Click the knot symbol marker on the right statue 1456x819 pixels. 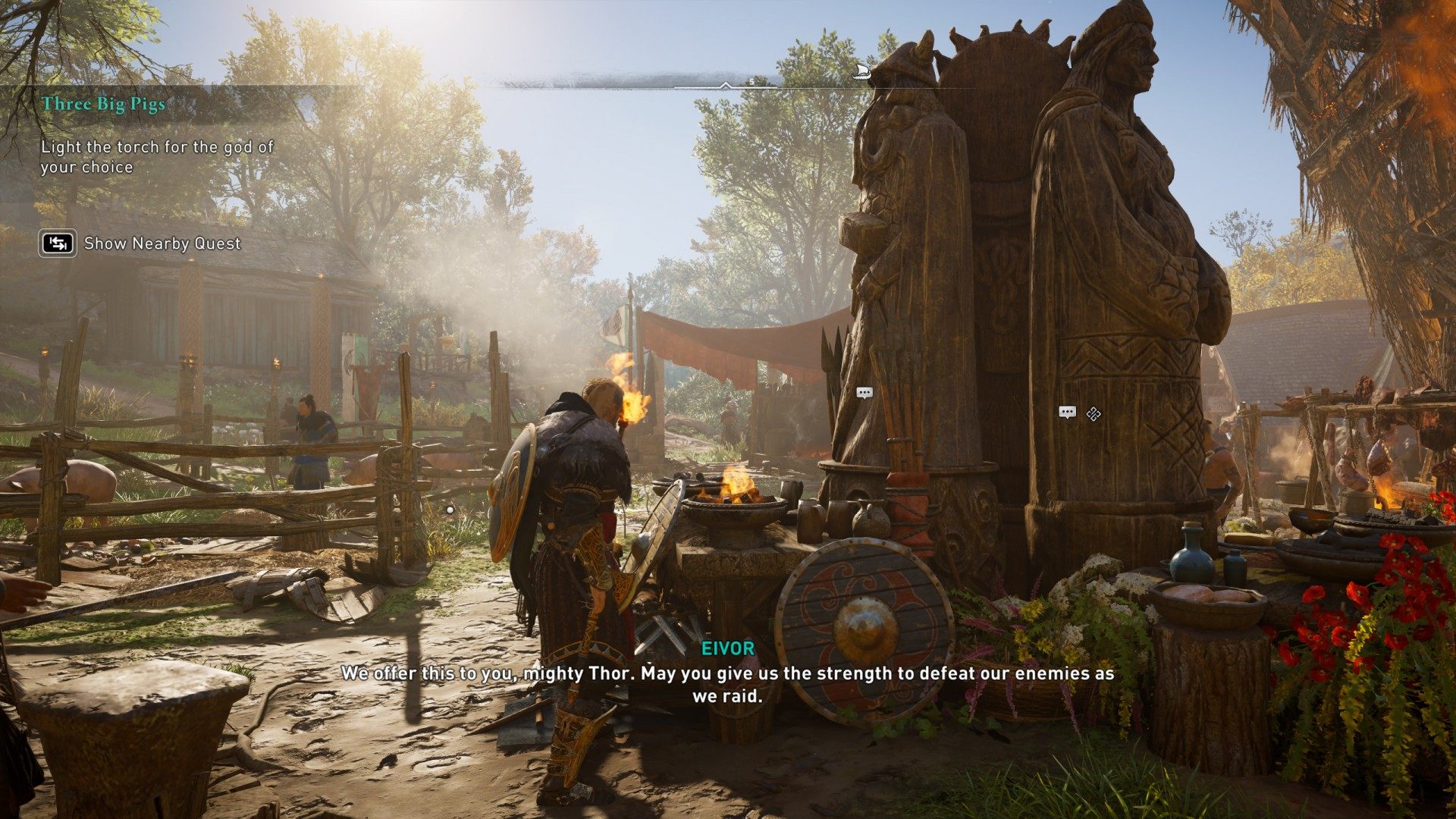point(1093,413)
